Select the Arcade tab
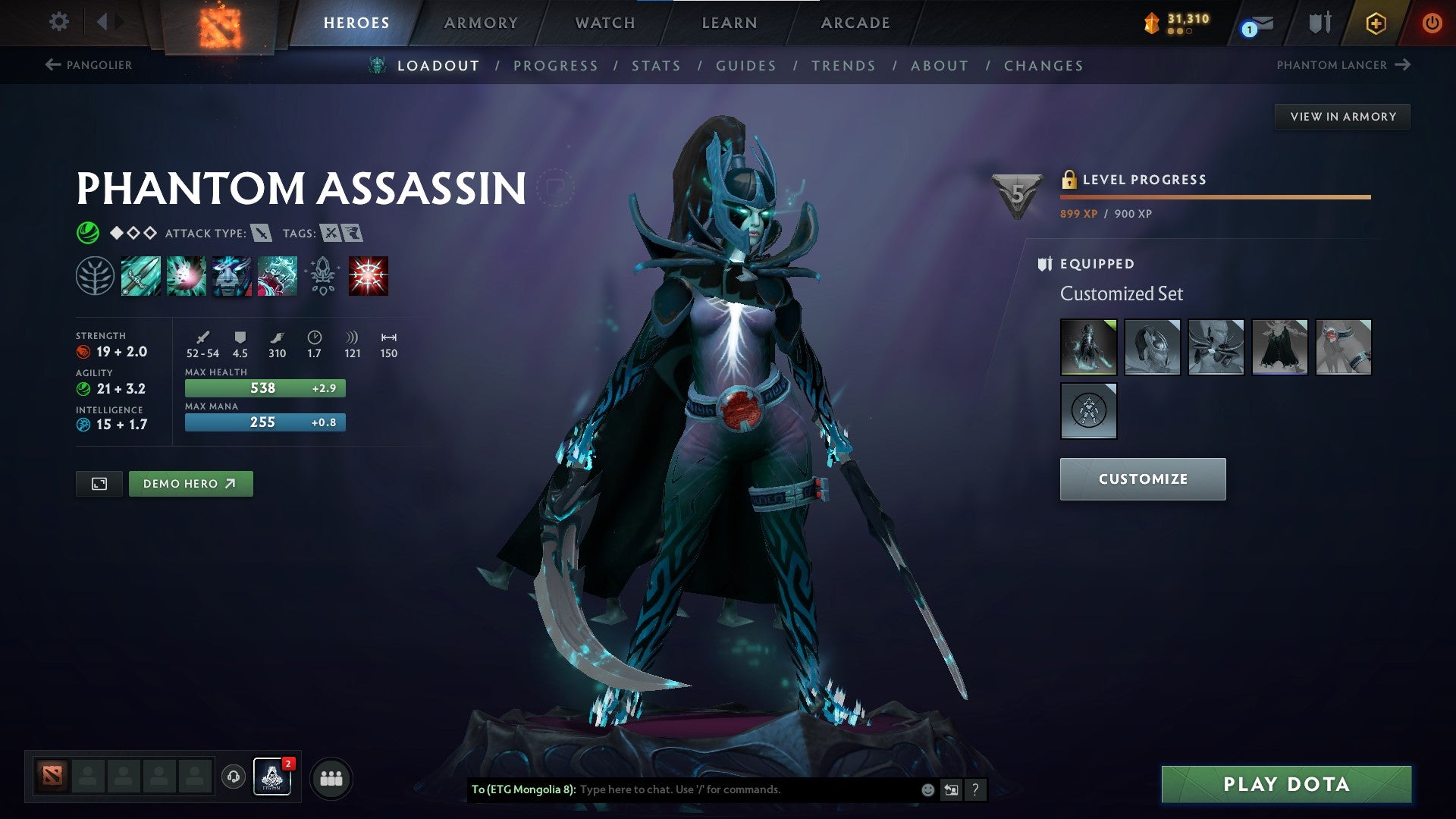Image resolution: width=1456 pixels, height=819 pixels. click(x=855, y=23)
